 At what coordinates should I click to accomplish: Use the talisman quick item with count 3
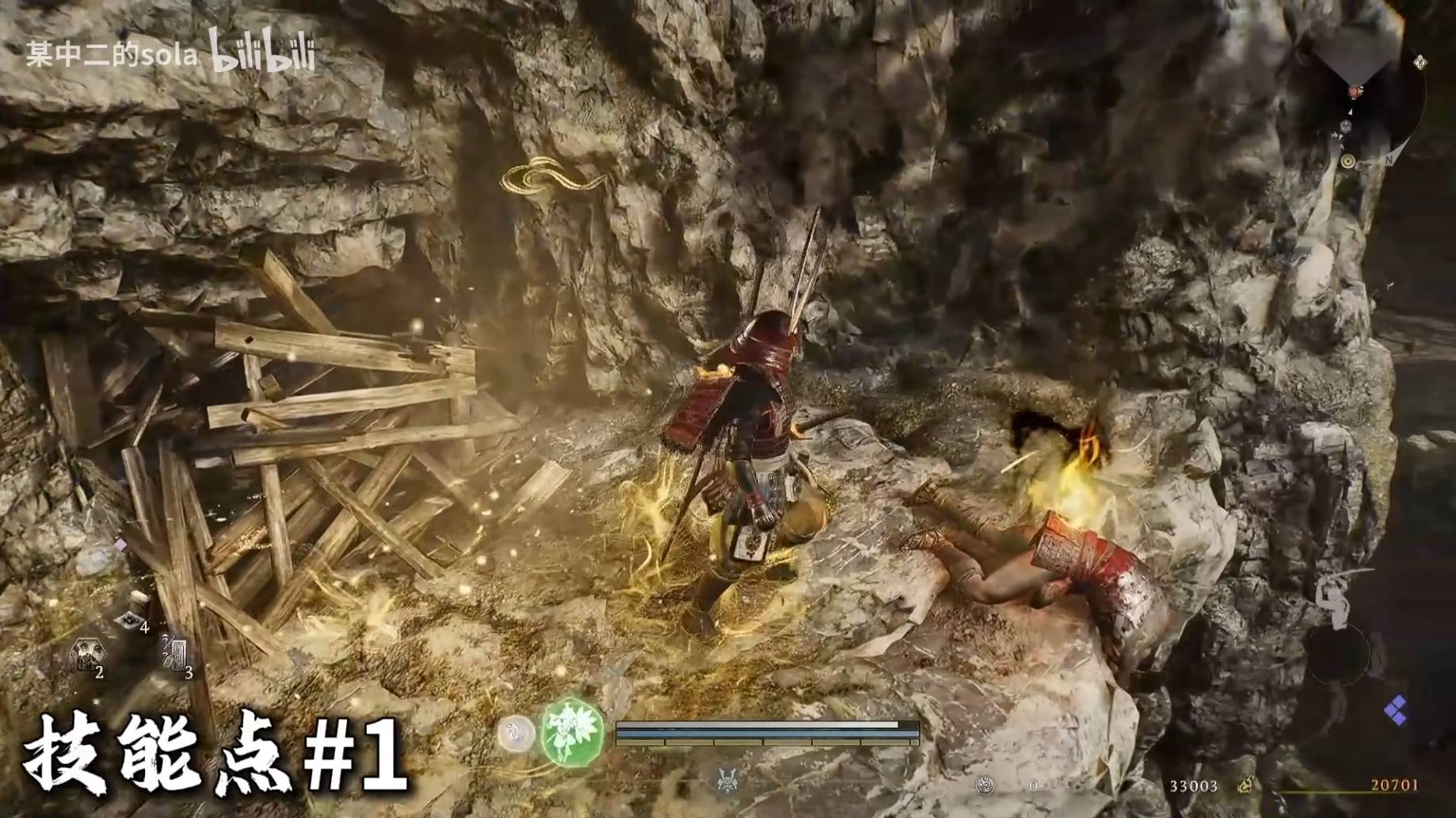[x=175, y=653]
